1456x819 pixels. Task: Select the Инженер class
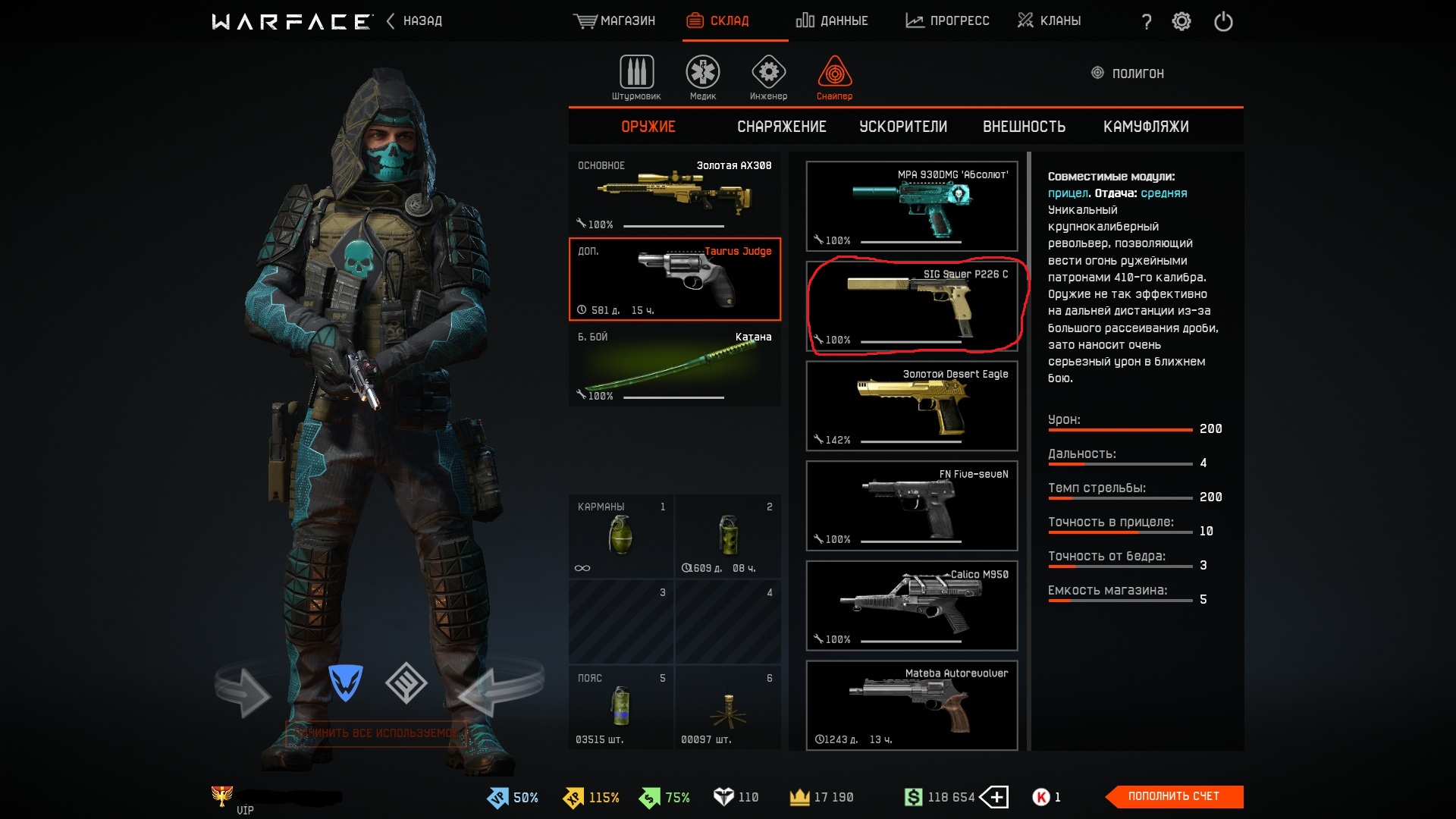[768, 77]
